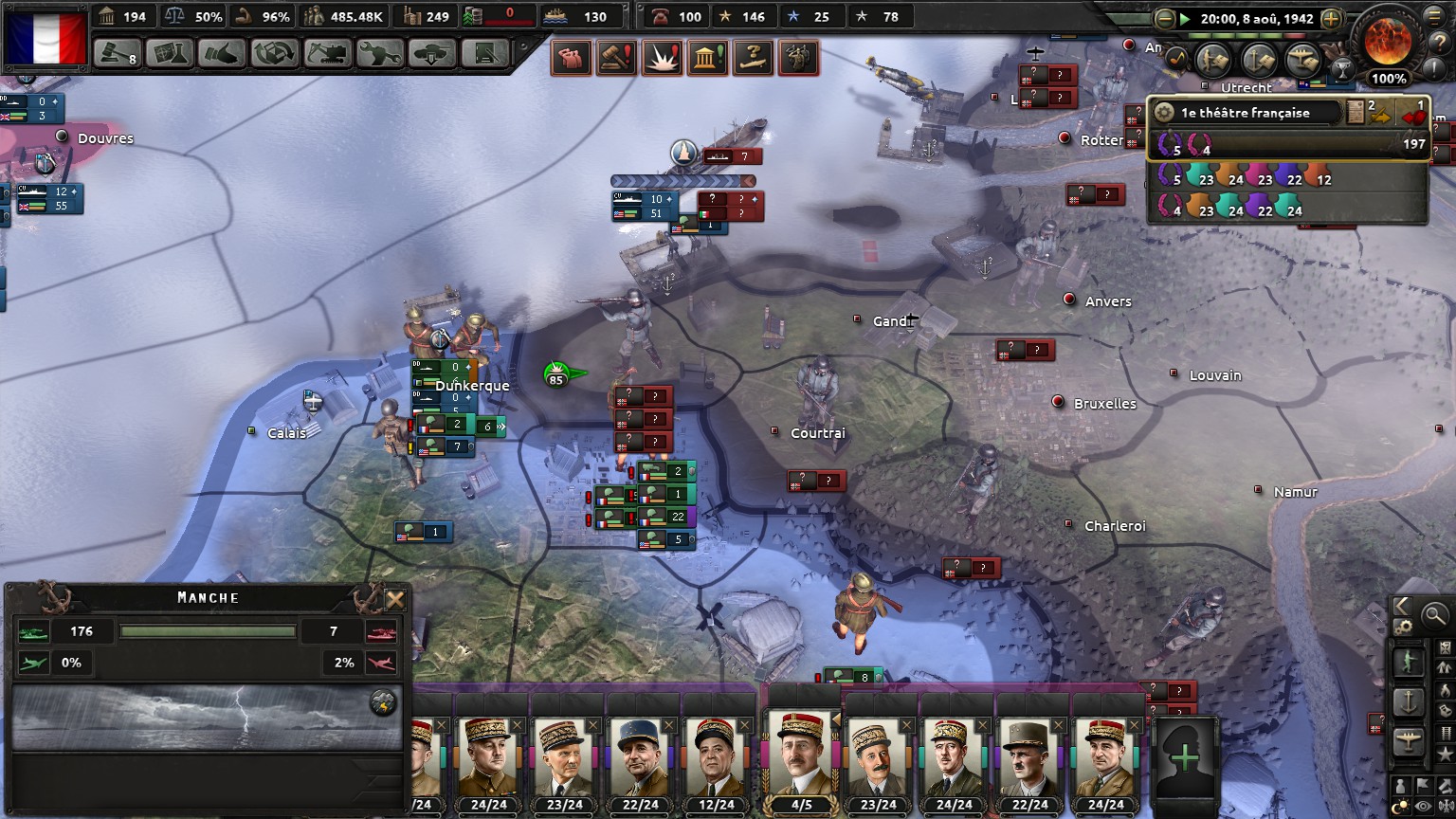Switch to the naval anchor map mode
The width and height of the screenshot is (1456, 819).
coord(1408,702)
